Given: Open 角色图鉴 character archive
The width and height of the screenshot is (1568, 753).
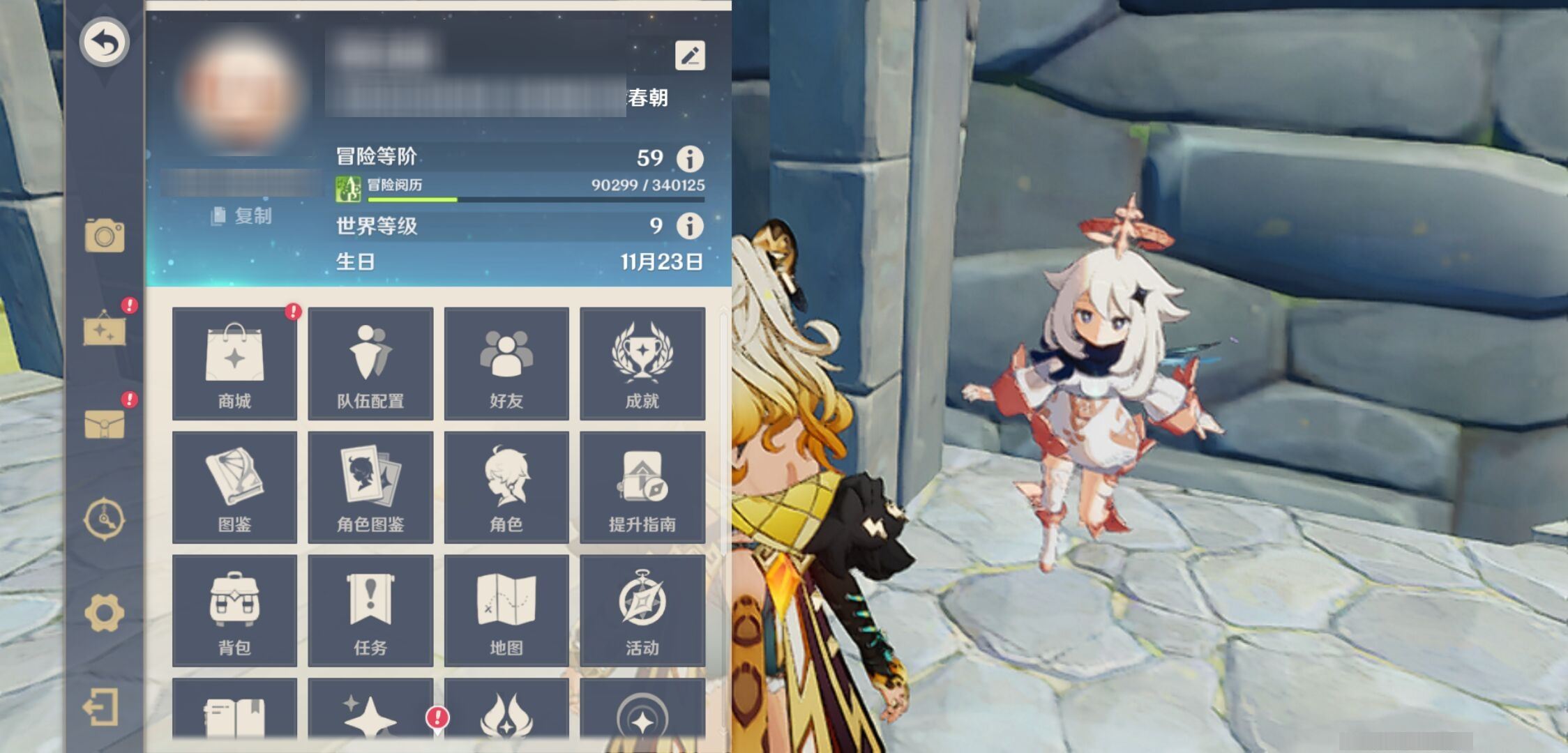Looking at the screenshot, I should click(x=370, y=487).
